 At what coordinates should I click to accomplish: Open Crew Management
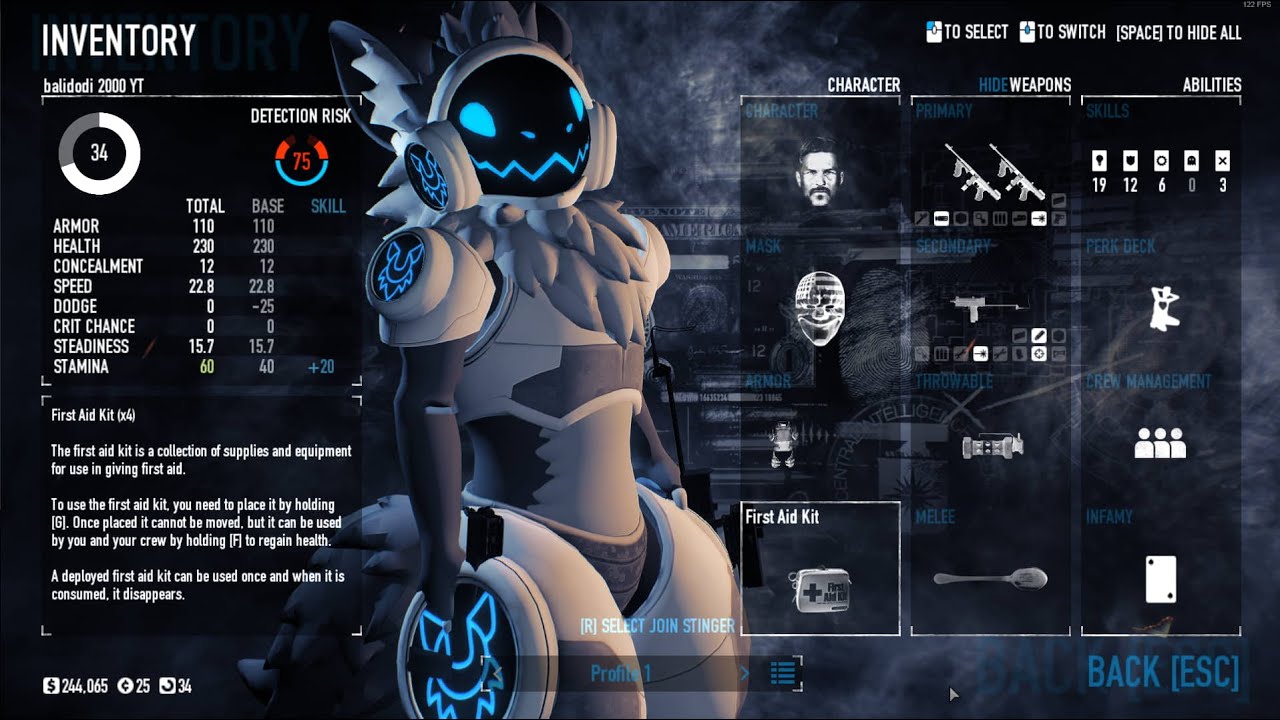click(x=1161, y=442)
